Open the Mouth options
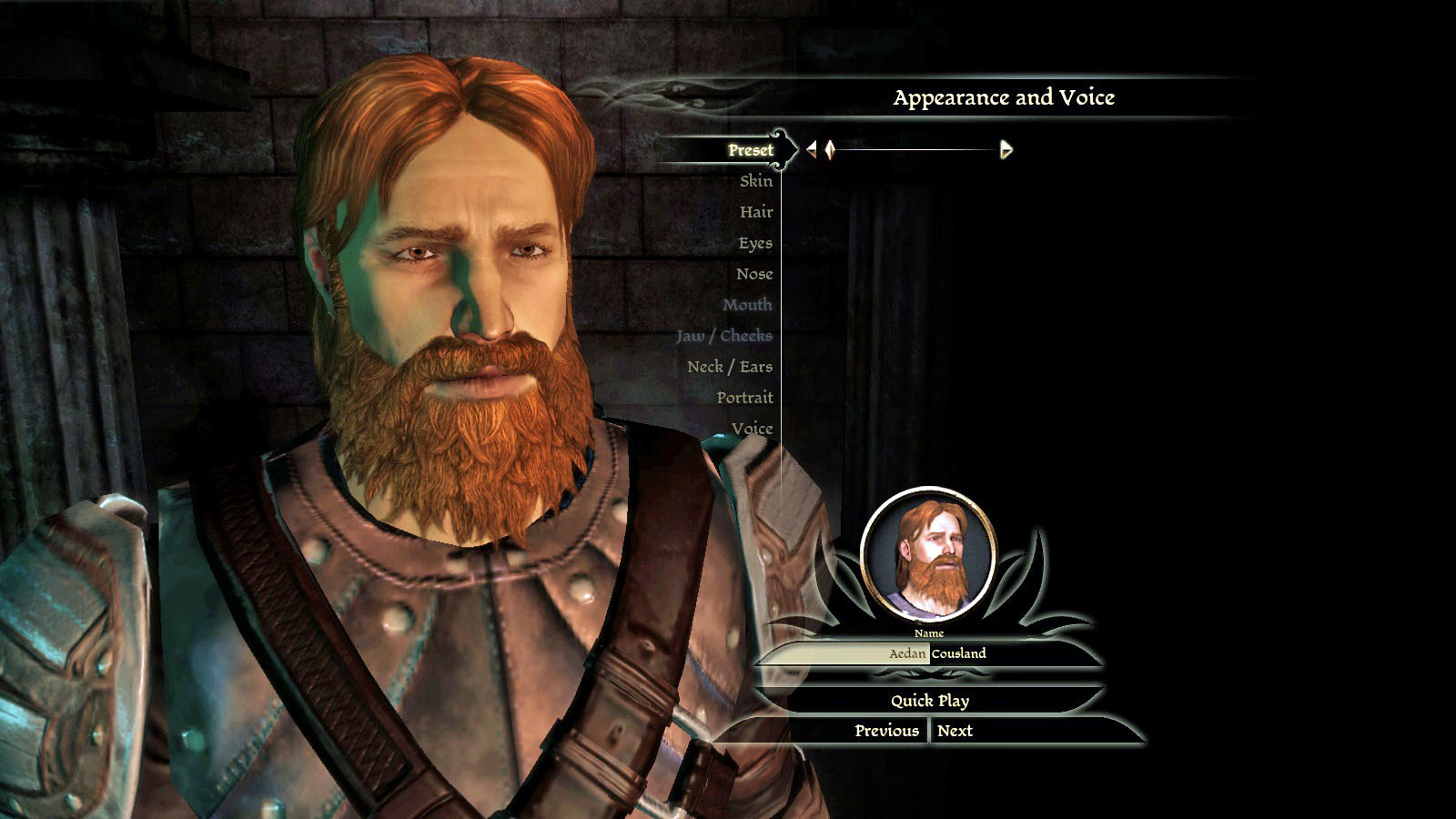The height and width of the screenshot is (819, 1456). 746,305
